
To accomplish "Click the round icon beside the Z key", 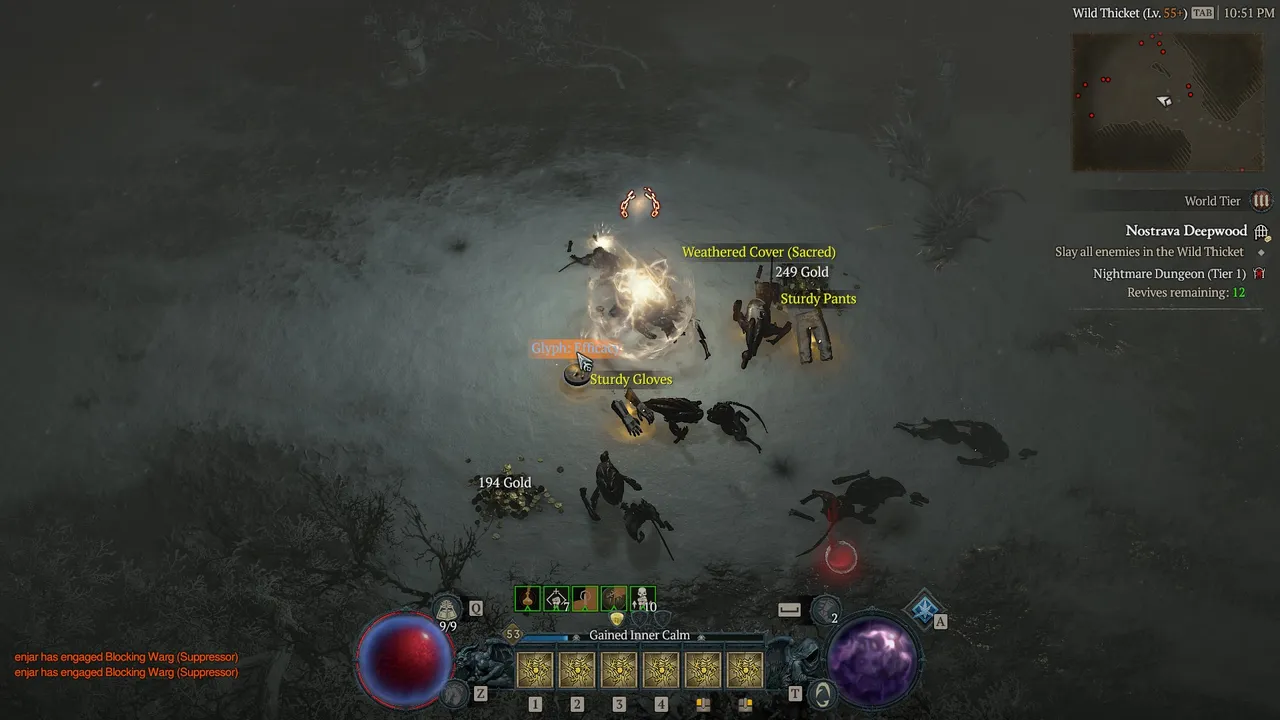I will 454,692.
